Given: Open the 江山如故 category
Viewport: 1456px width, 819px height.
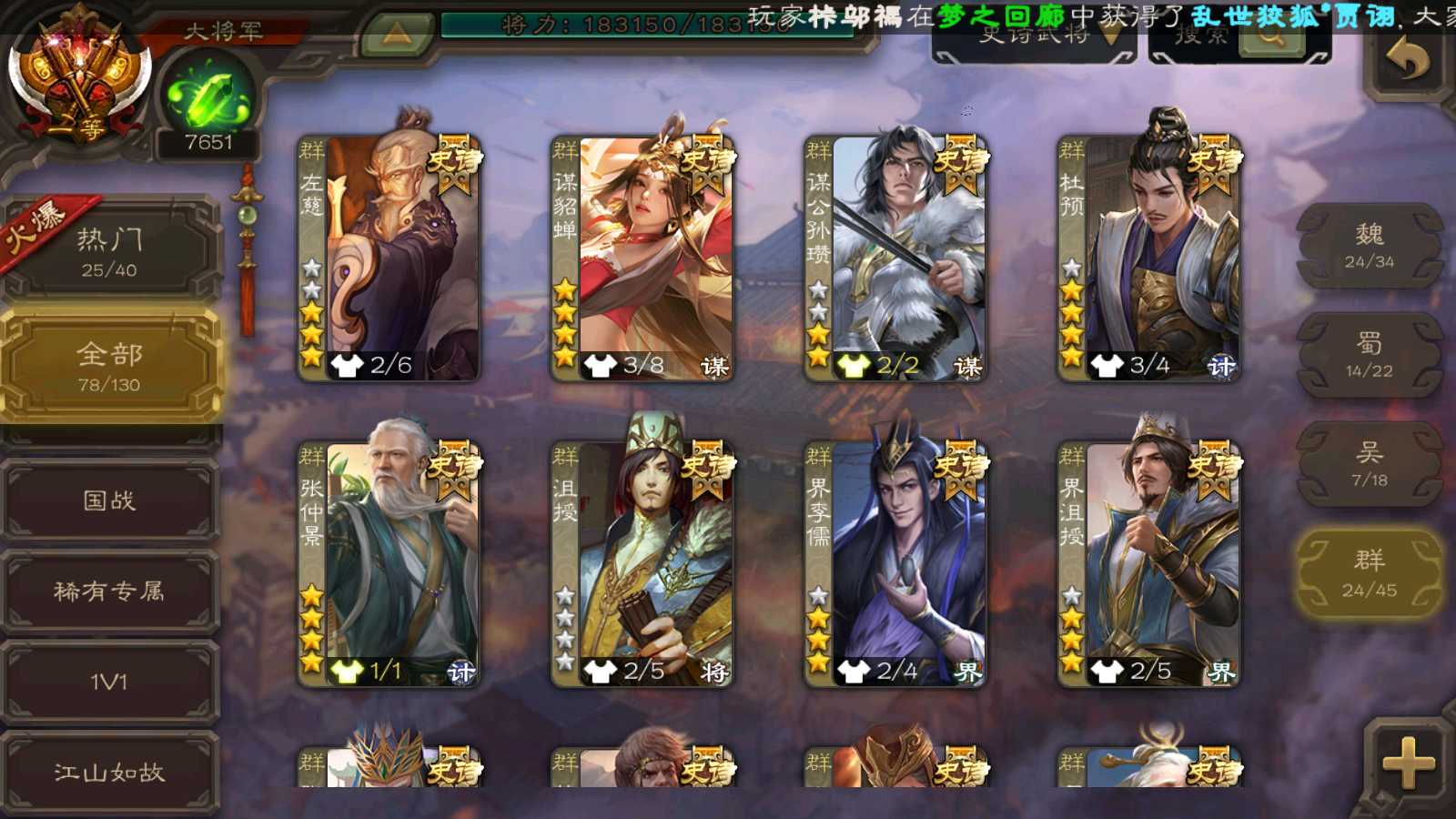Looking at the screenshot, I should pos(109,773).
